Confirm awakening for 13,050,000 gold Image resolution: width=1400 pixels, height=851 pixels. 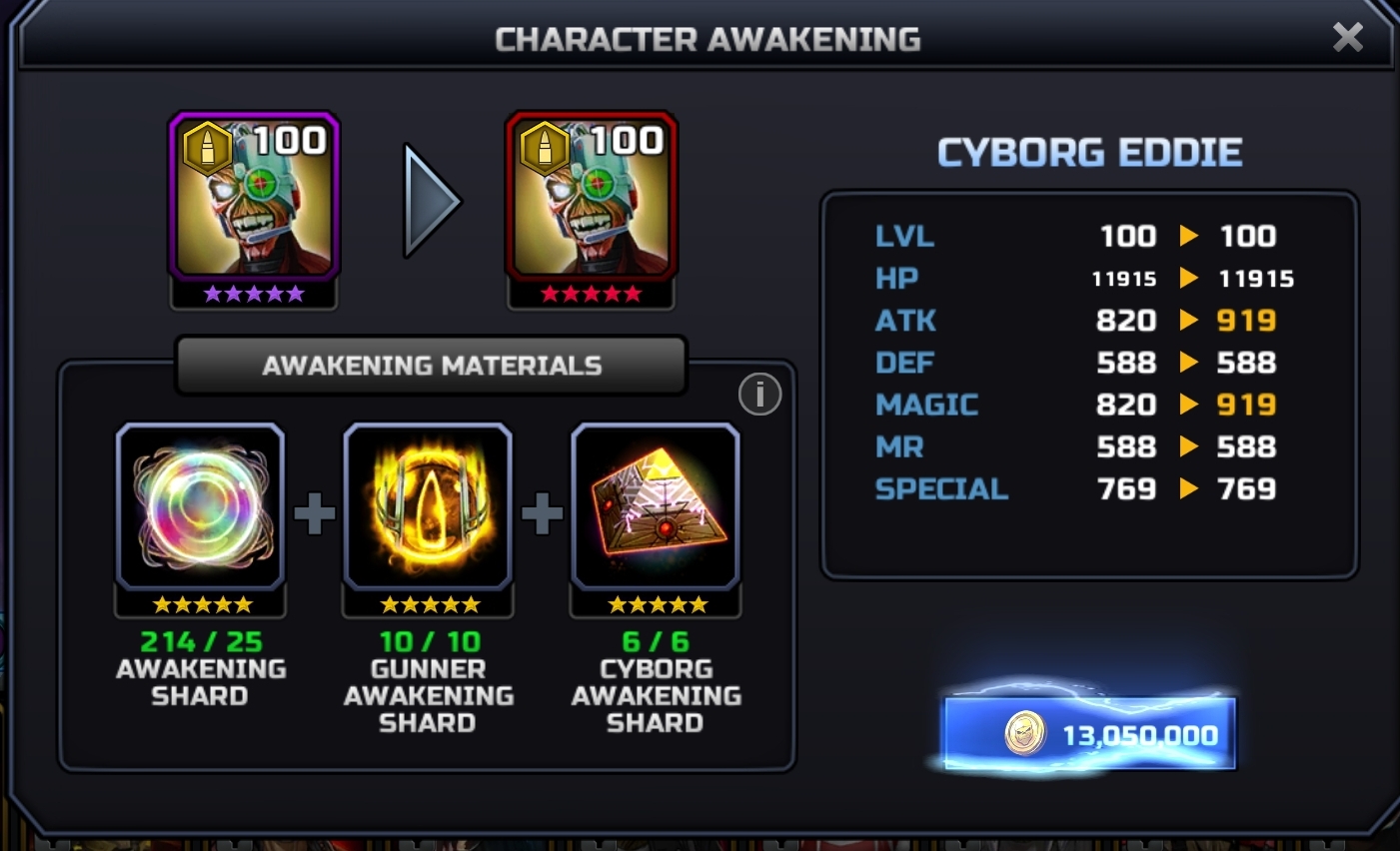(x=1089, y=735)
